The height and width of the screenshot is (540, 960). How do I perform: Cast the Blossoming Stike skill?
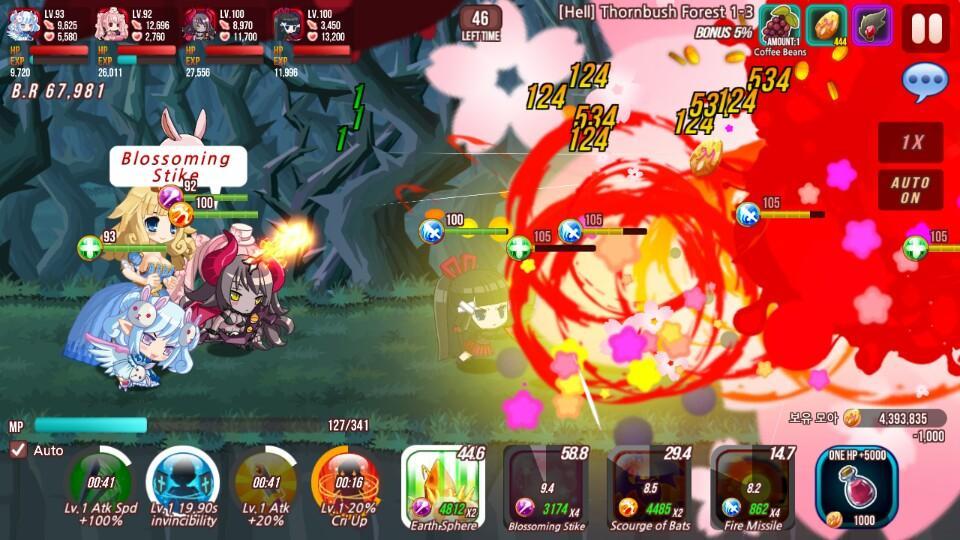click(x=547, y=488)
